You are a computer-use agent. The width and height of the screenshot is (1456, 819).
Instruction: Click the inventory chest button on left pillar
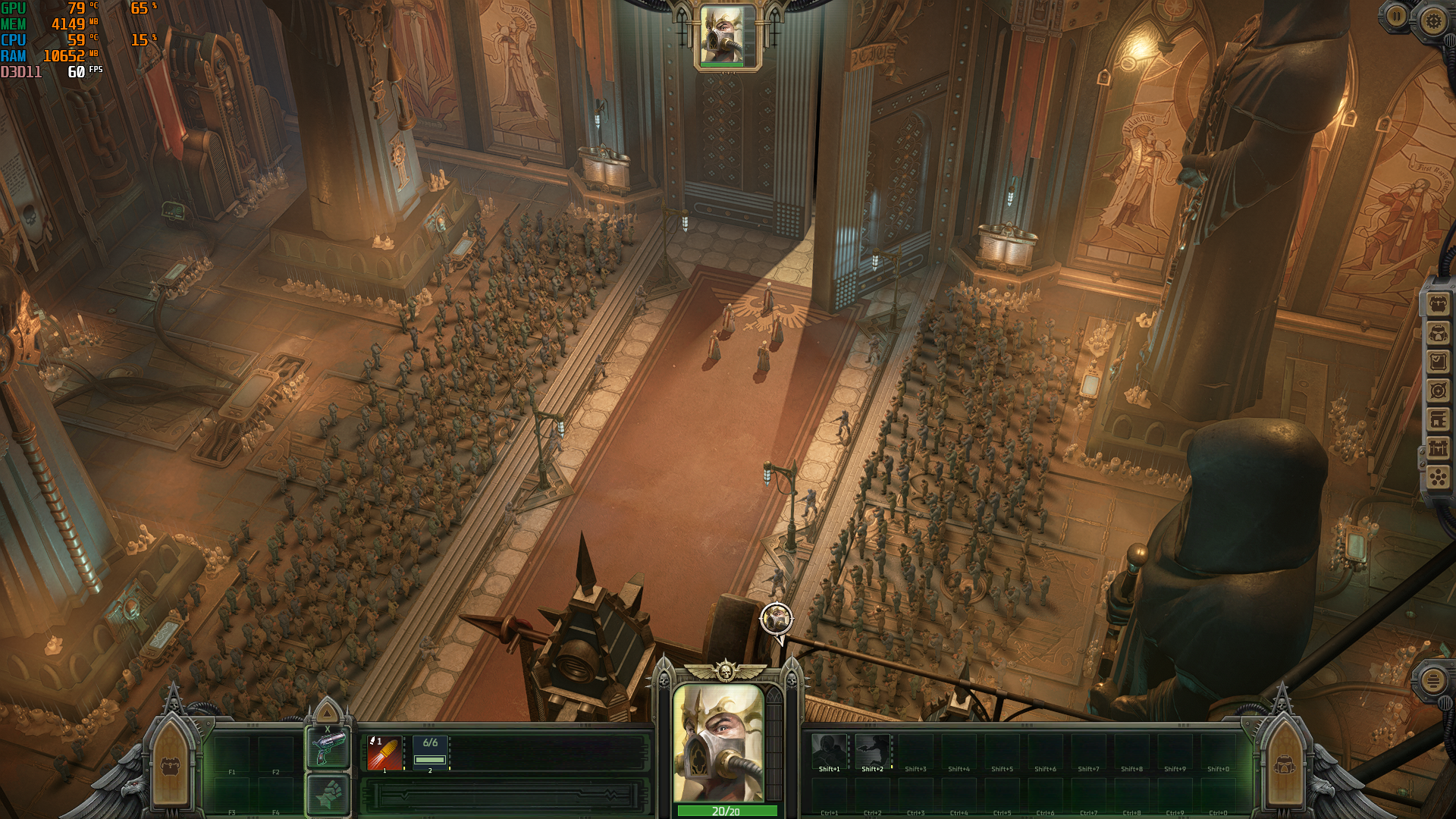pos(170,767)
